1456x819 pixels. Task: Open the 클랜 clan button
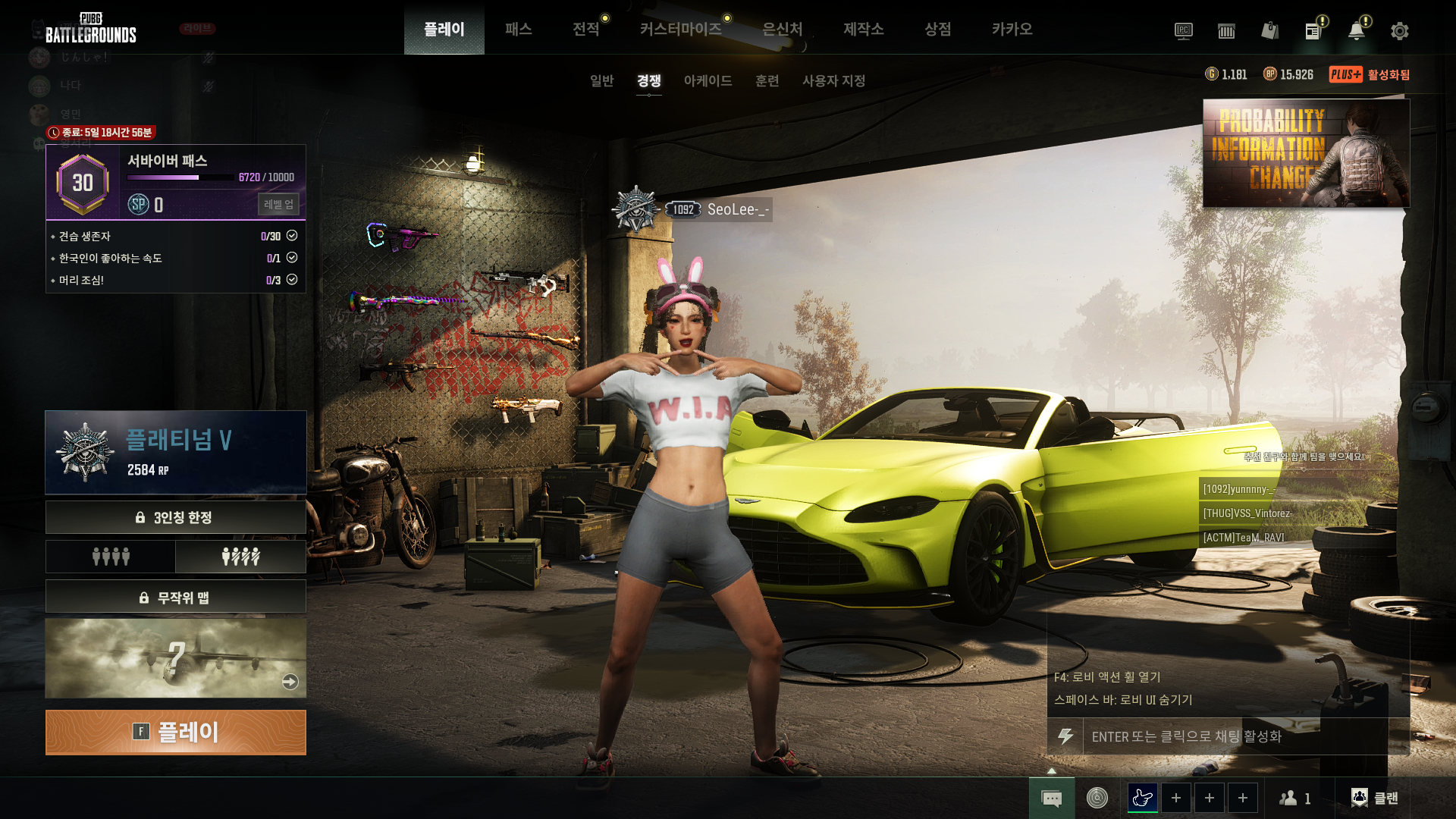coord(1375,798)
